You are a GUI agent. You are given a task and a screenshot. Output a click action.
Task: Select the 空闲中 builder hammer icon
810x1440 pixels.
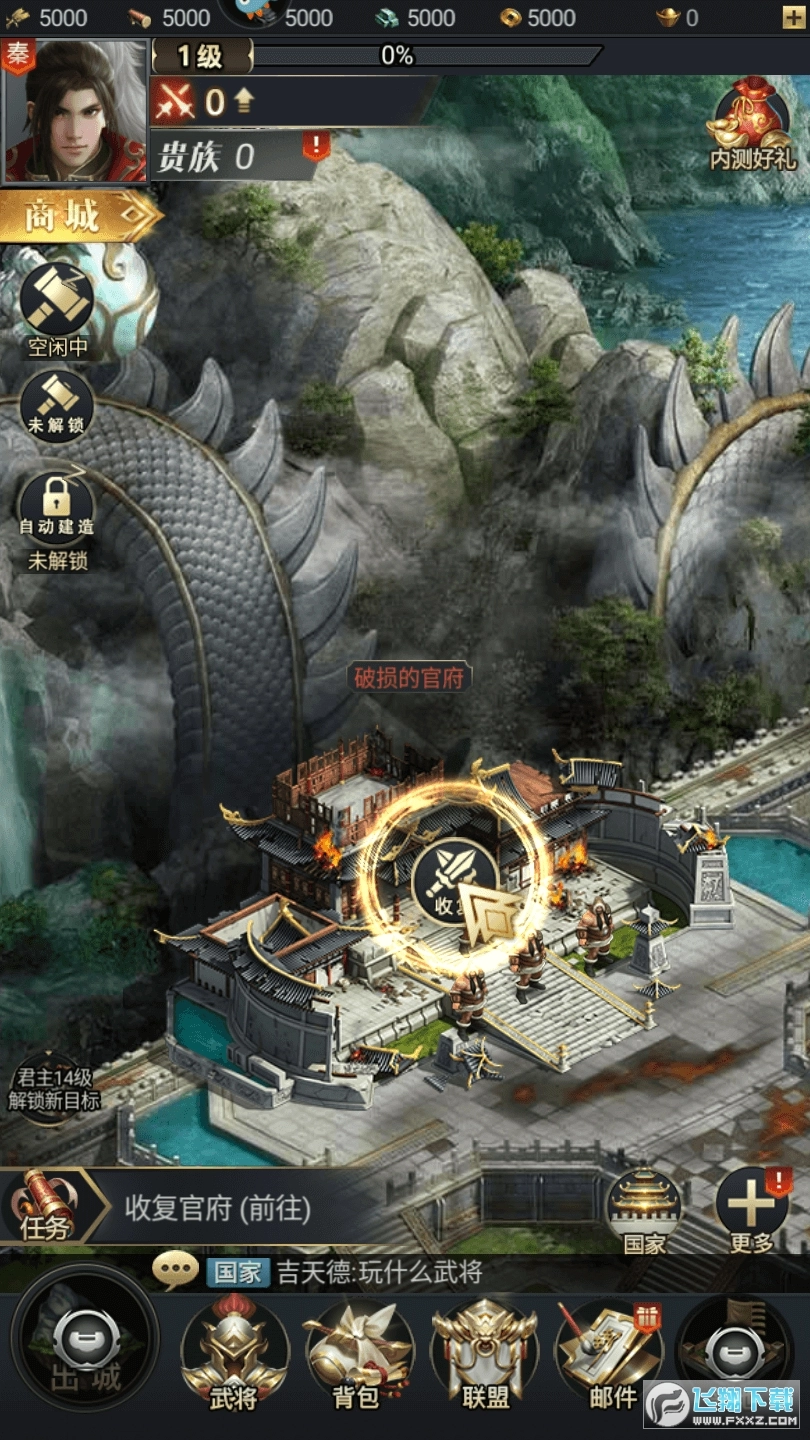[58, 301]
